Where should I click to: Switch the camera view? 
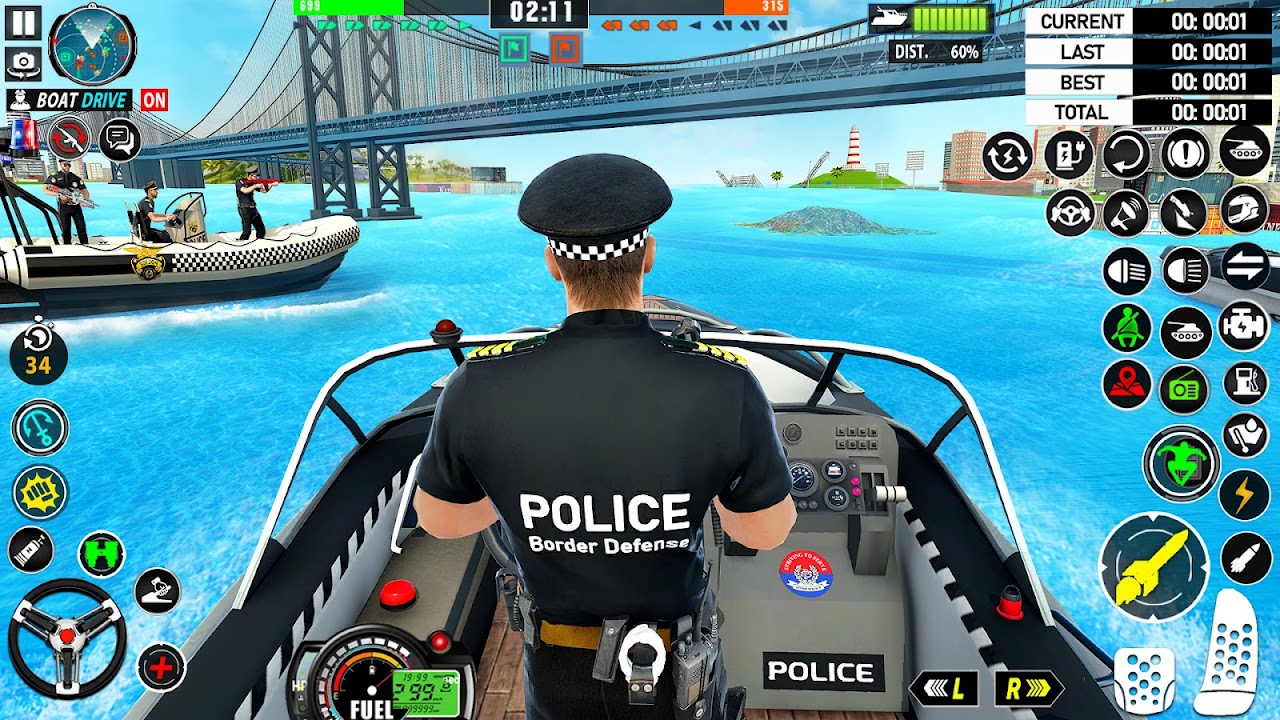(22, 65)
